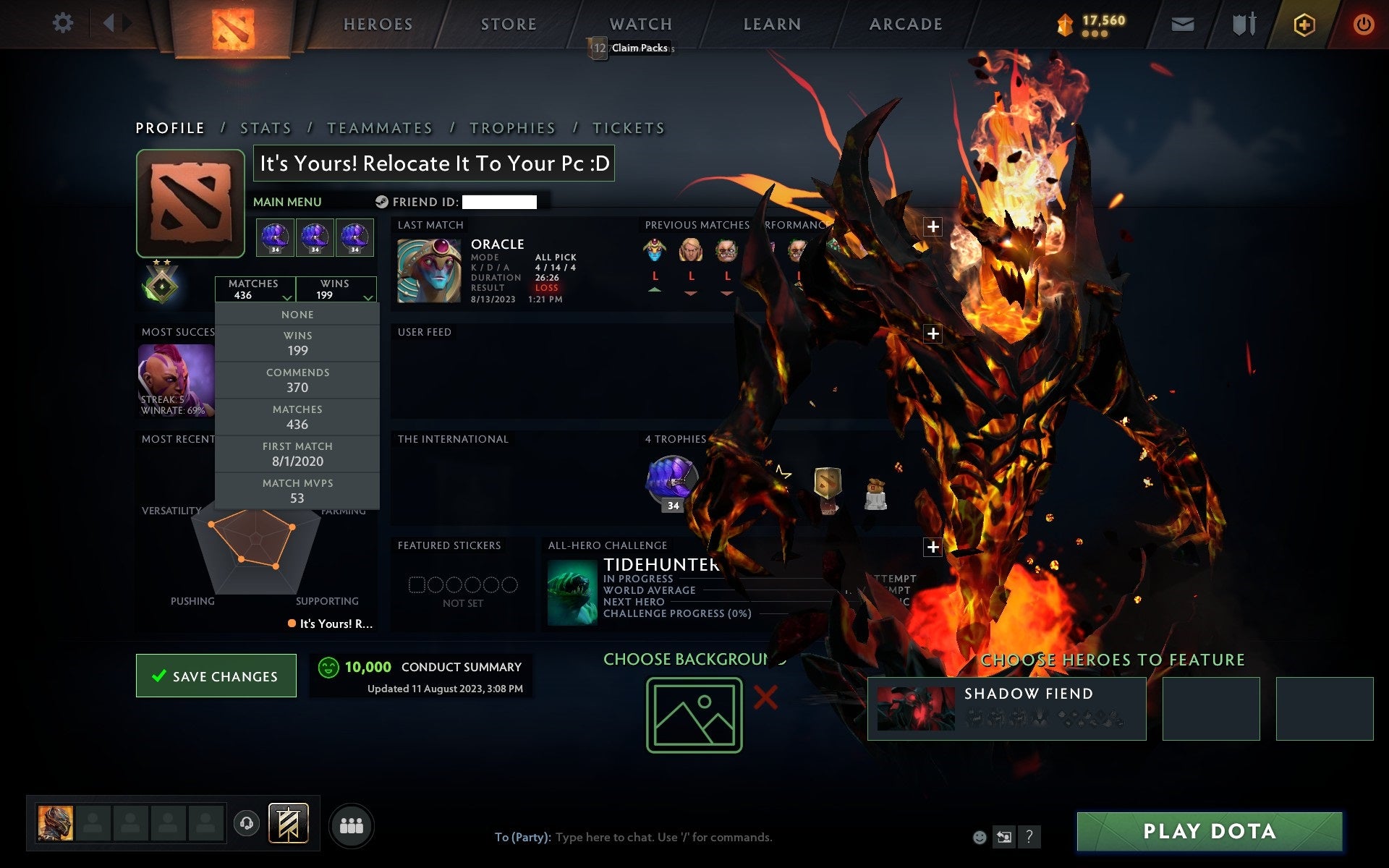Open the emoticon picker beside the chat bar
The height and width of the screenshot is (868, 1389).
tap(980, 838)
